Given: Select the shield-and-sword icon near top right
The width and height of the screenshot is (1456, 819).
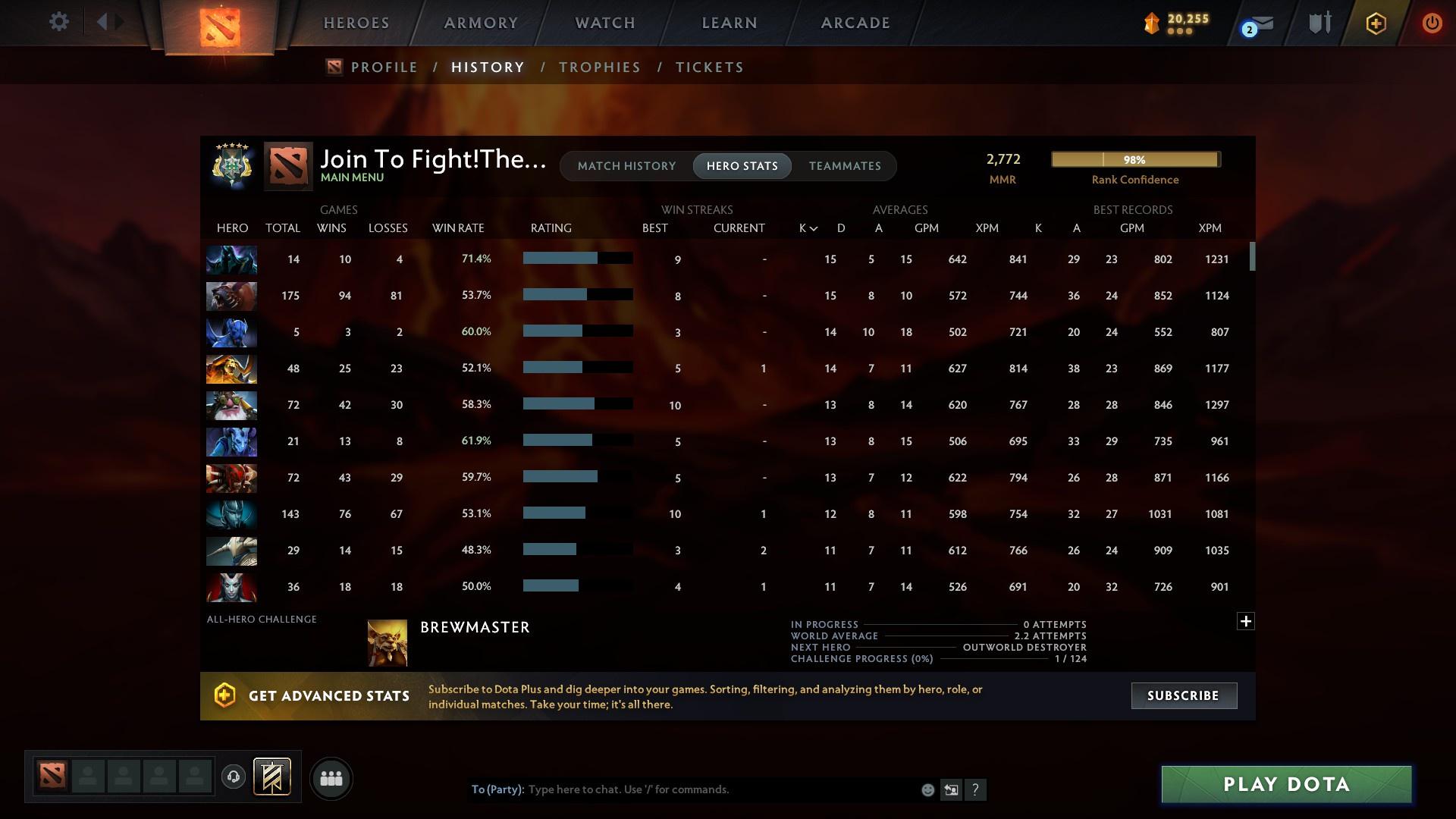Looking at the screenshot, I should (1319, 23).
